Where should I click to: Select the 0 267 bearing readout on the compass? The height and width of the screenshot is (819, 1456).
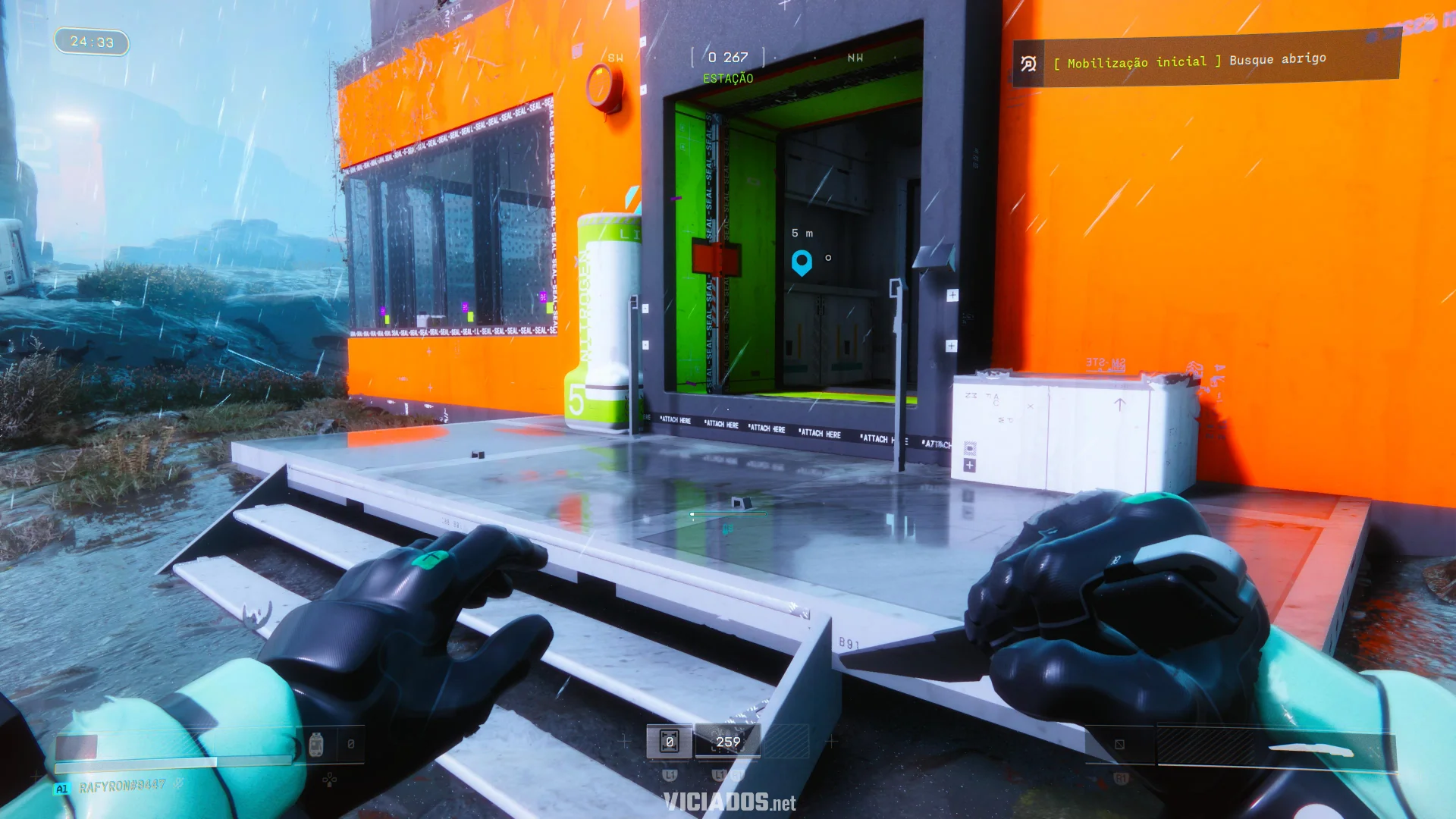(x=728, y=56)
